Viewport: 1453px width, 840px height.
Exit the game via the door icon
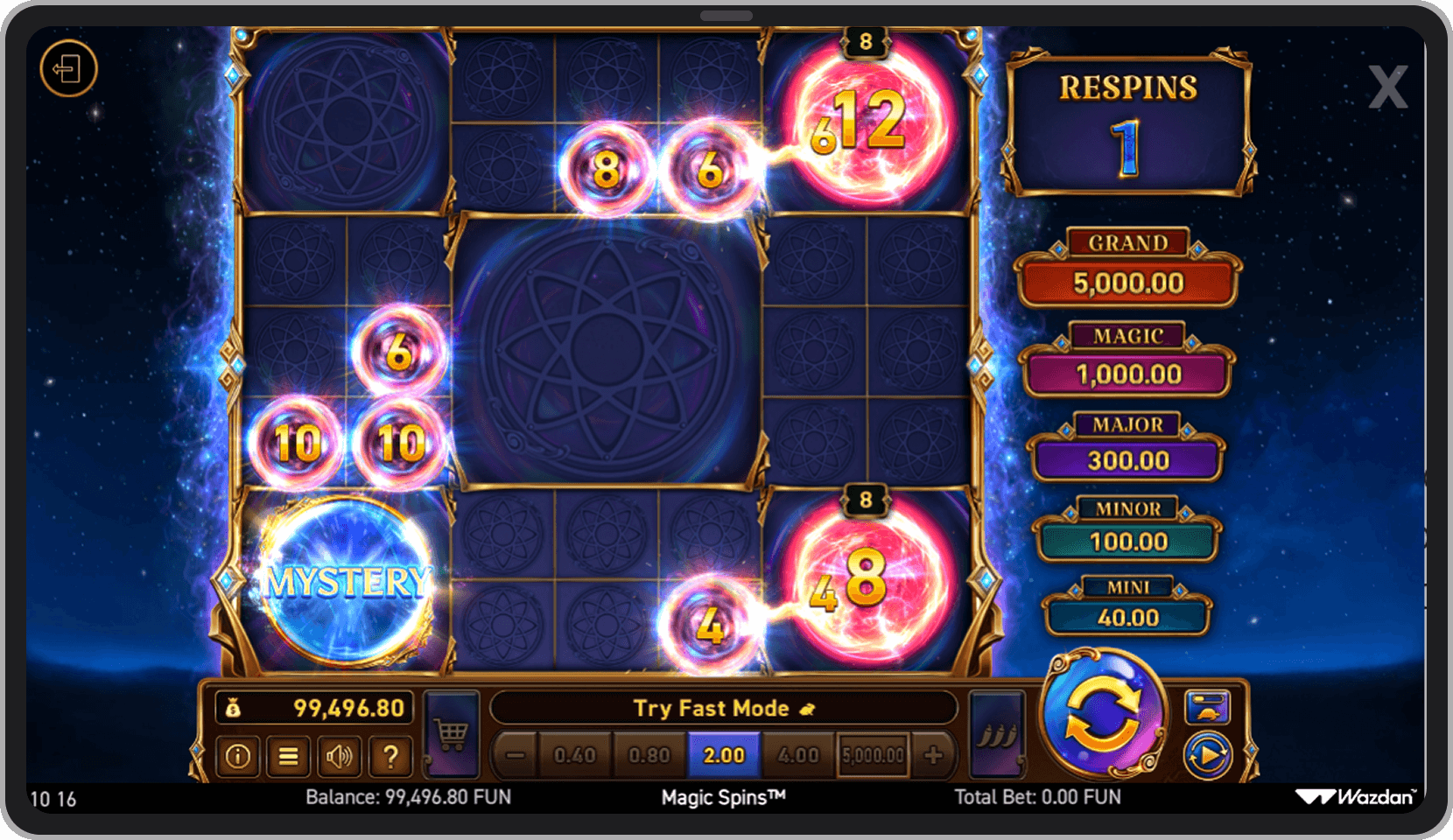point(68,70)
